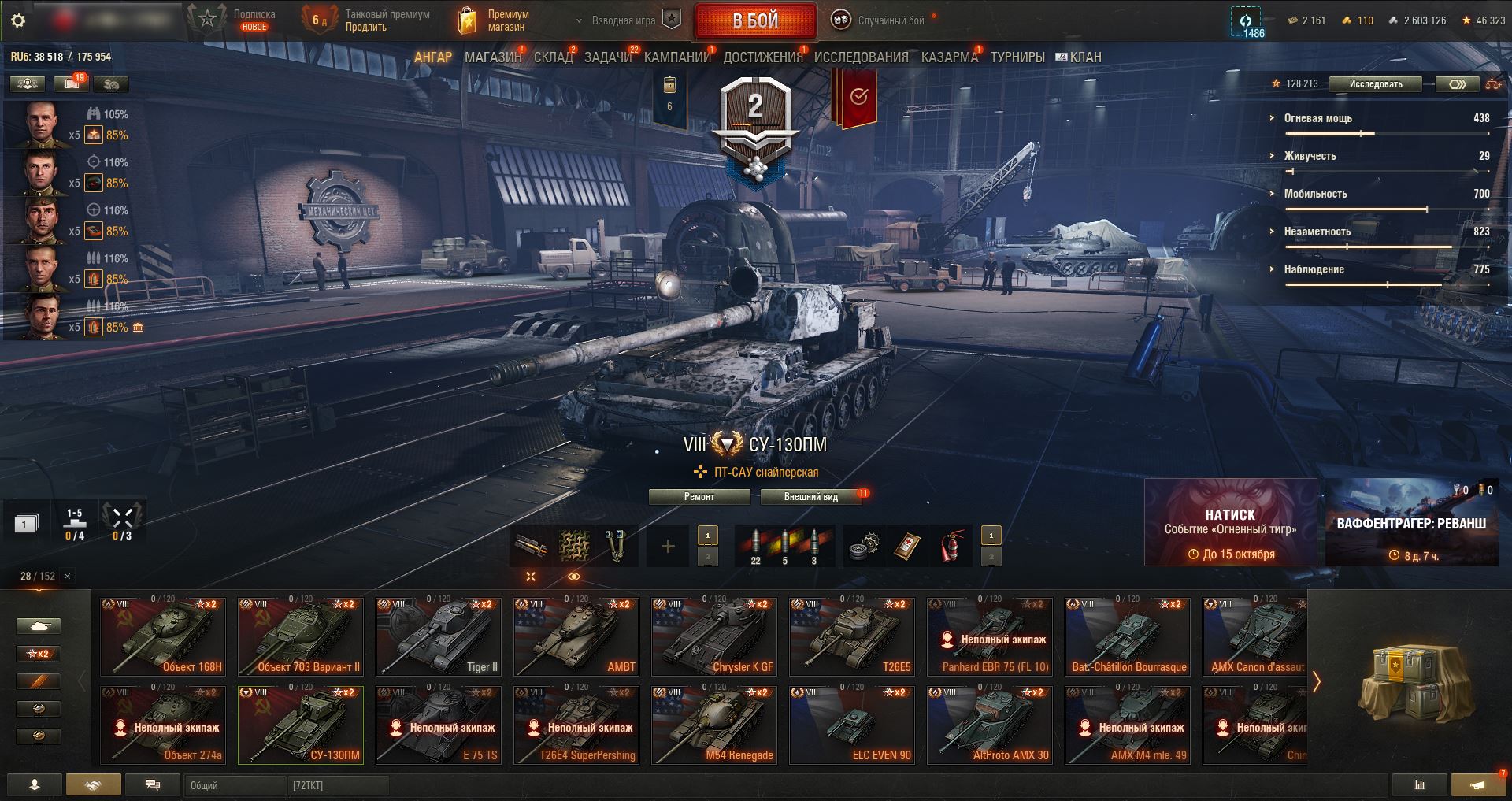Select the Tiger II tank in carousel
Viewport: 1512px width, 801px height.
(x=439, y=636)
